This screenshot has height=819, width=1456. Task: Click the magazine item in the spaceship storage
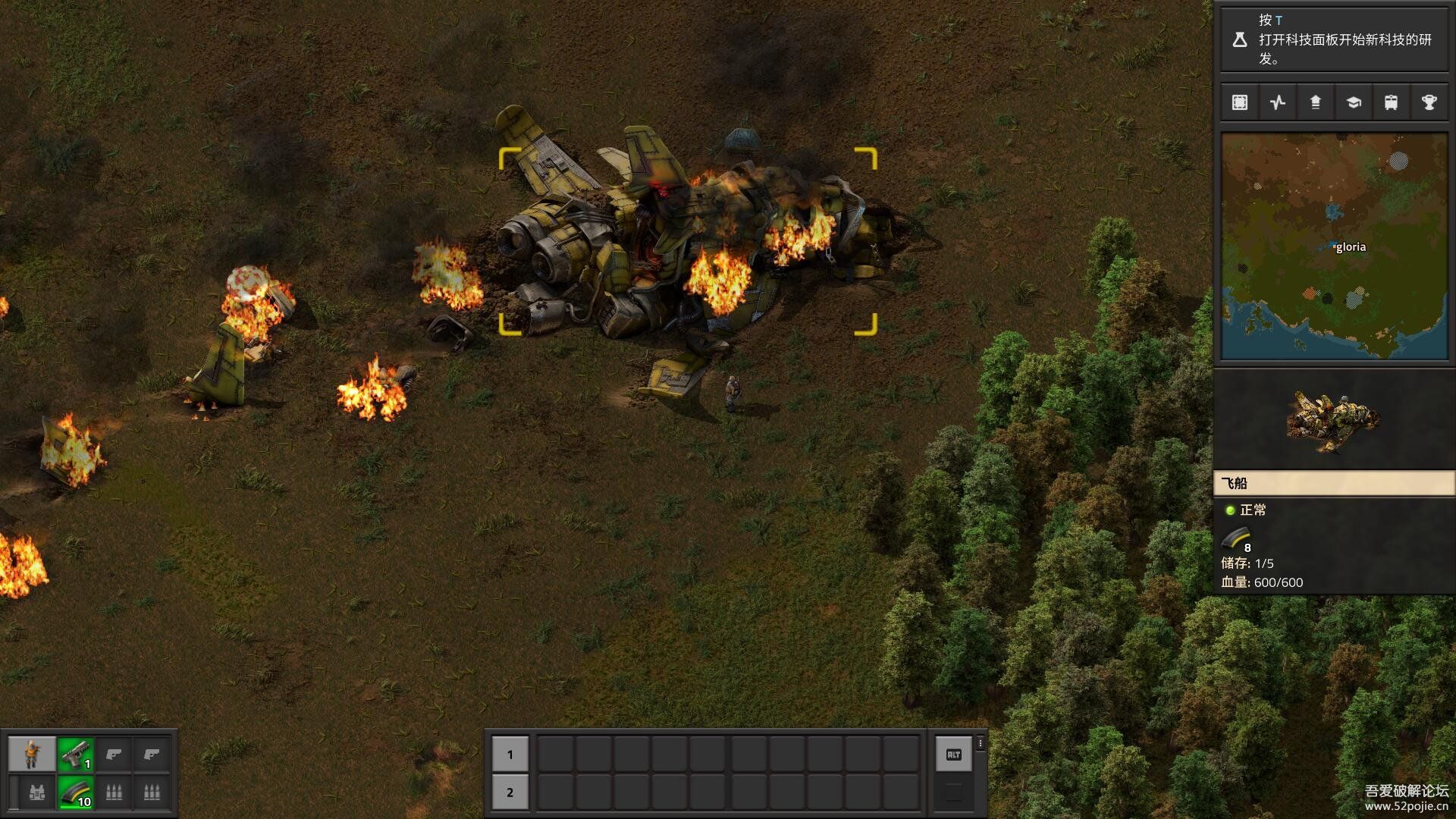(x=1237, y=539)
